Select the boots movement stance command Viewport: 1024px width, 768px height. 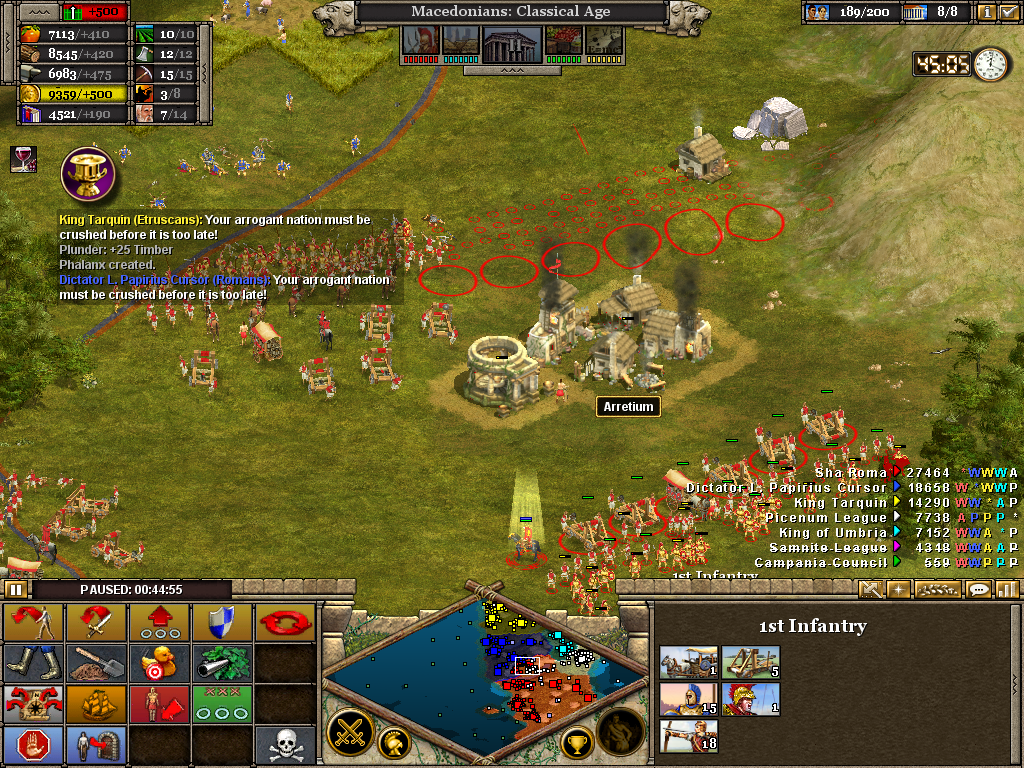coord(33,663)
